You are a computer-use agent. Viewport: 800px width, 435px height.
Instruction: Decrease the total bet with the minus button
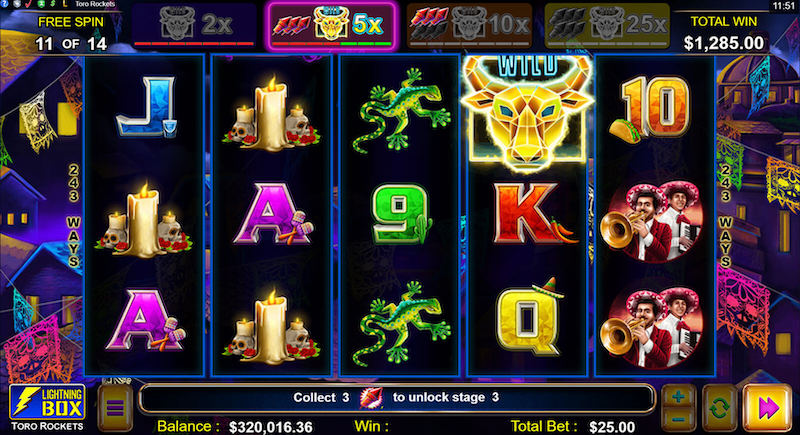click(678, 418)
